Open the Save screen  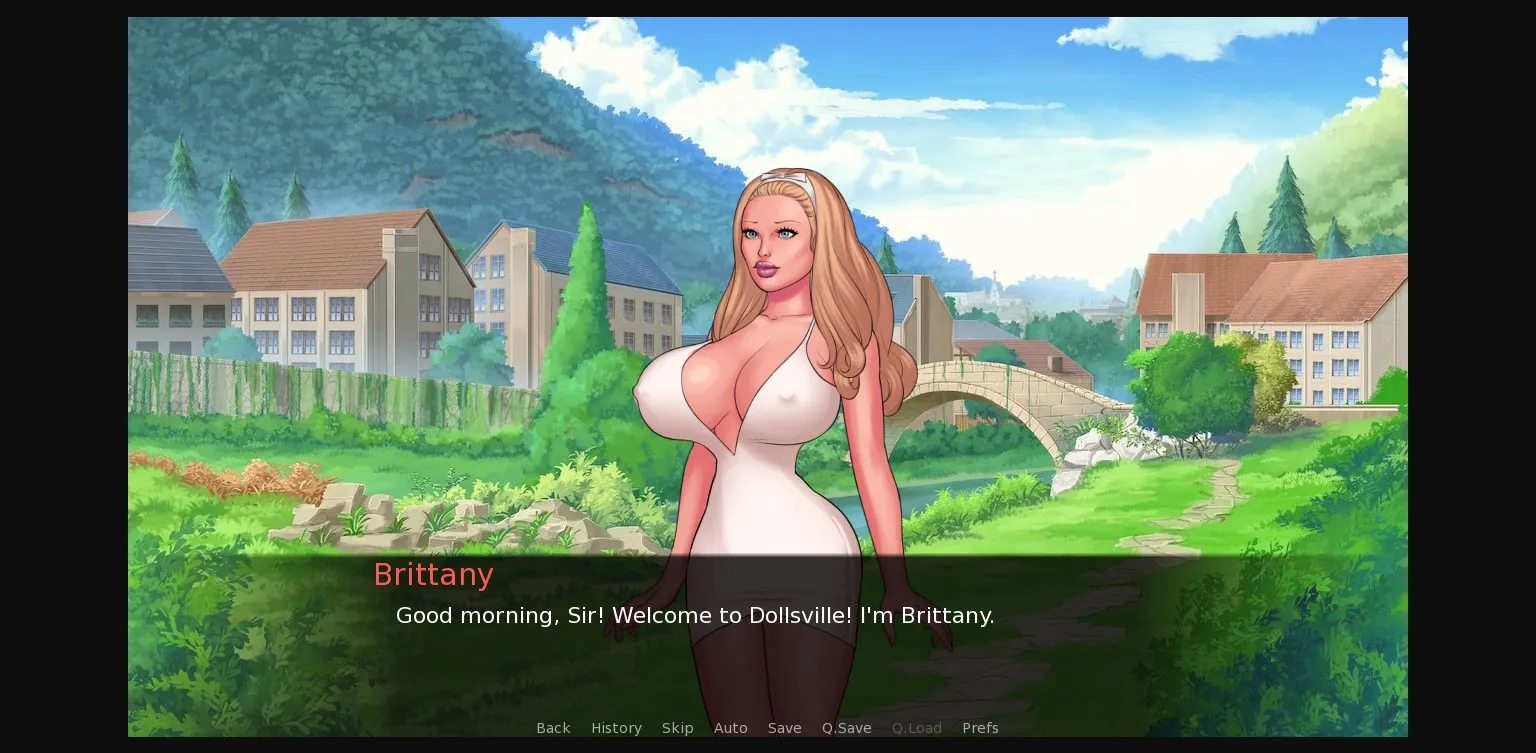coord(784,728)
